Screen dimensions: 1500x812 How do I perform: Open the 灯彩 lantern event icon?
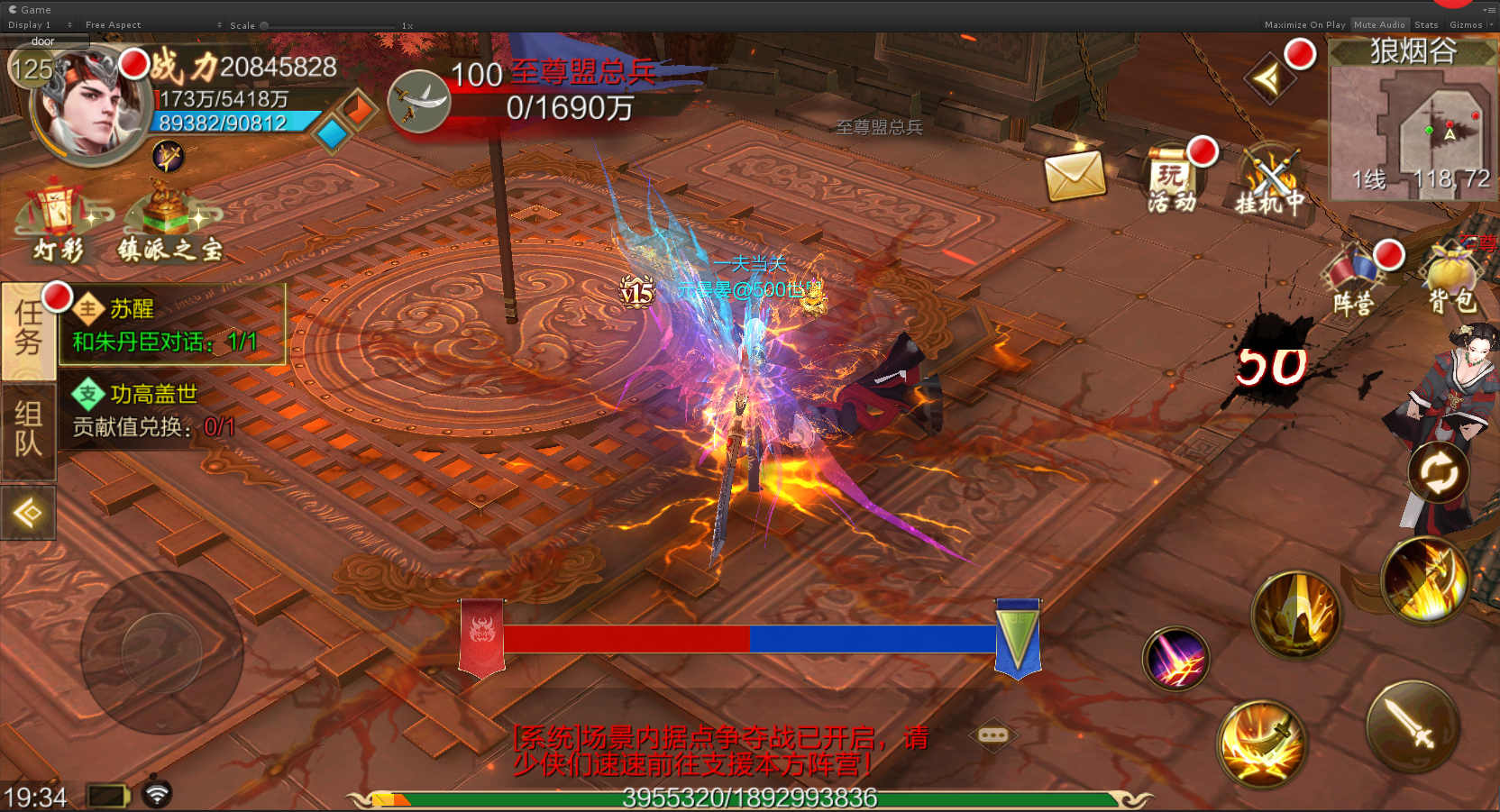pos(59,221)
